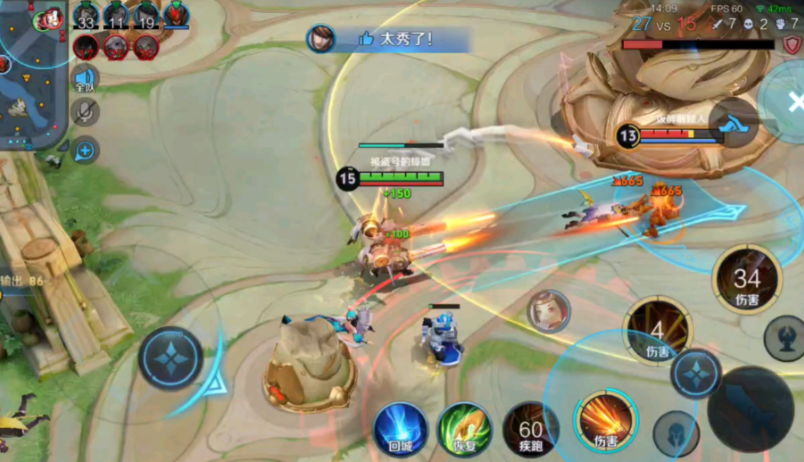804x462 pixels.
Task: Tap the four-point star button beside attack
Action: coord(696,373)
